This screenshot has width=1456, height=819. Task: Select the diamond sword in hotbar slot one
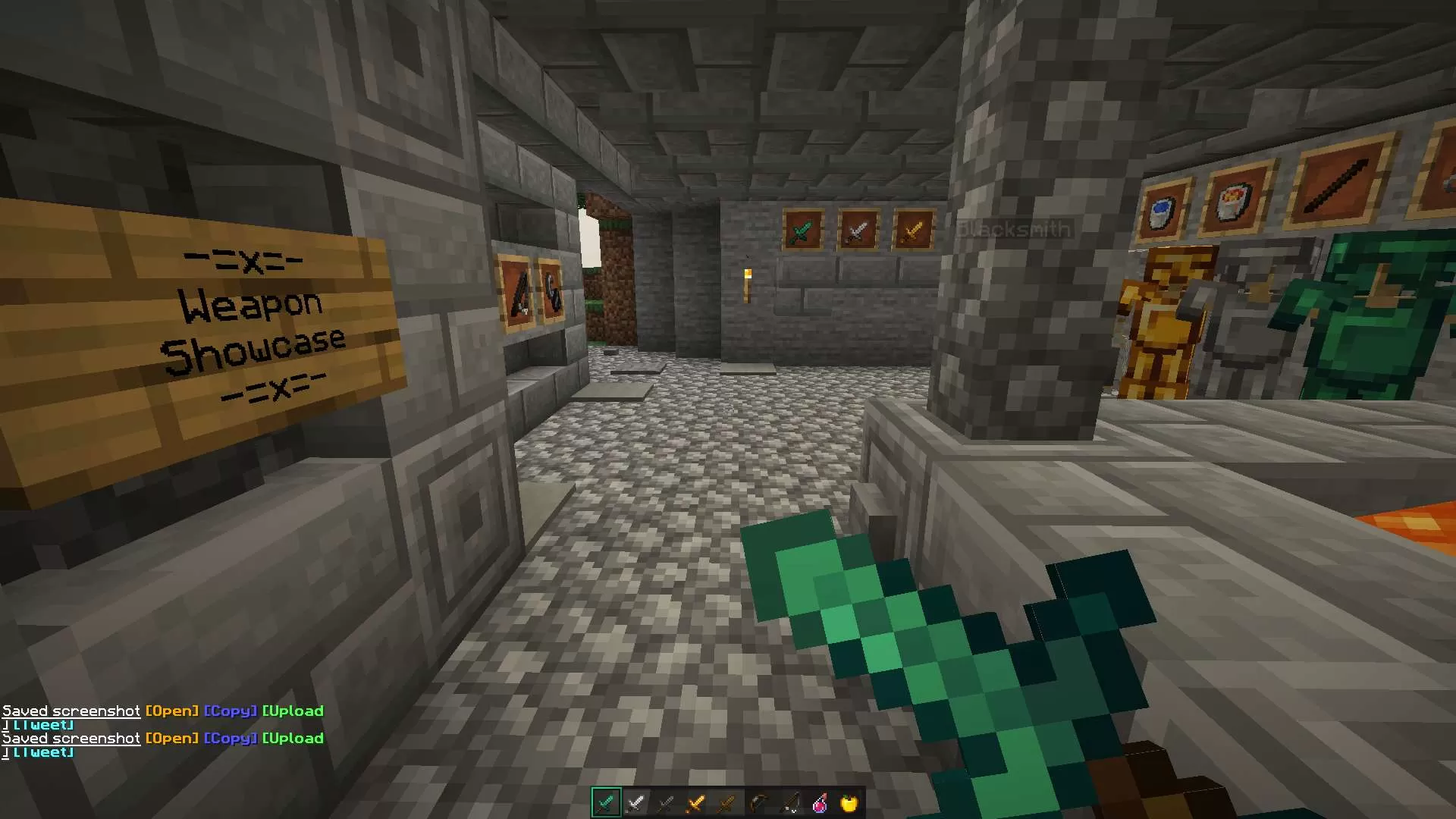tap(606, 802)
